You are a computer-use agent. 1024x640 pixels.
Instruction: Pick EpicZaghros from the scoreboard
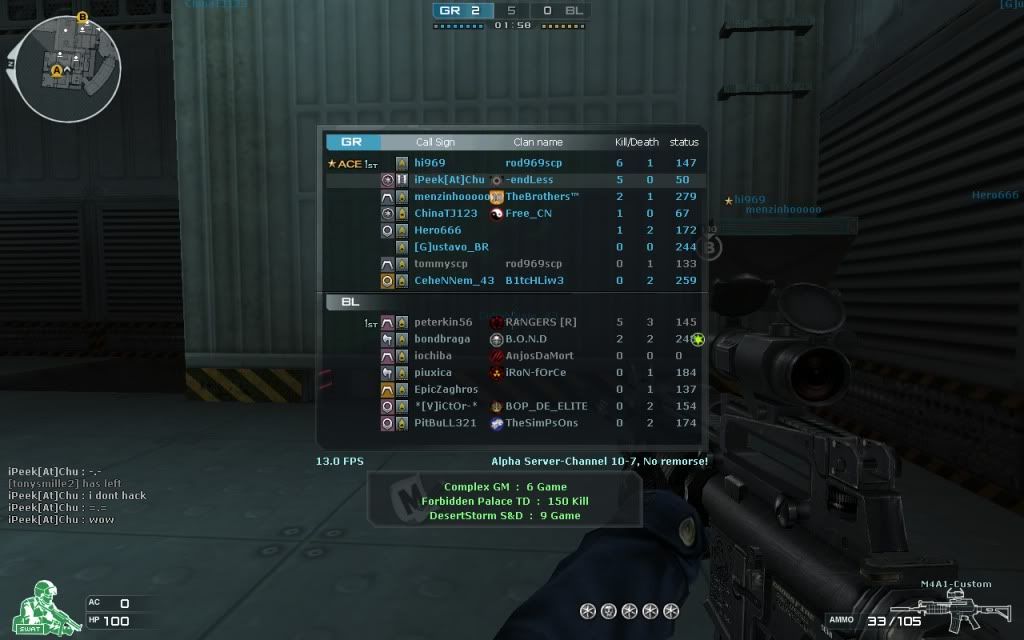[446, 389]
